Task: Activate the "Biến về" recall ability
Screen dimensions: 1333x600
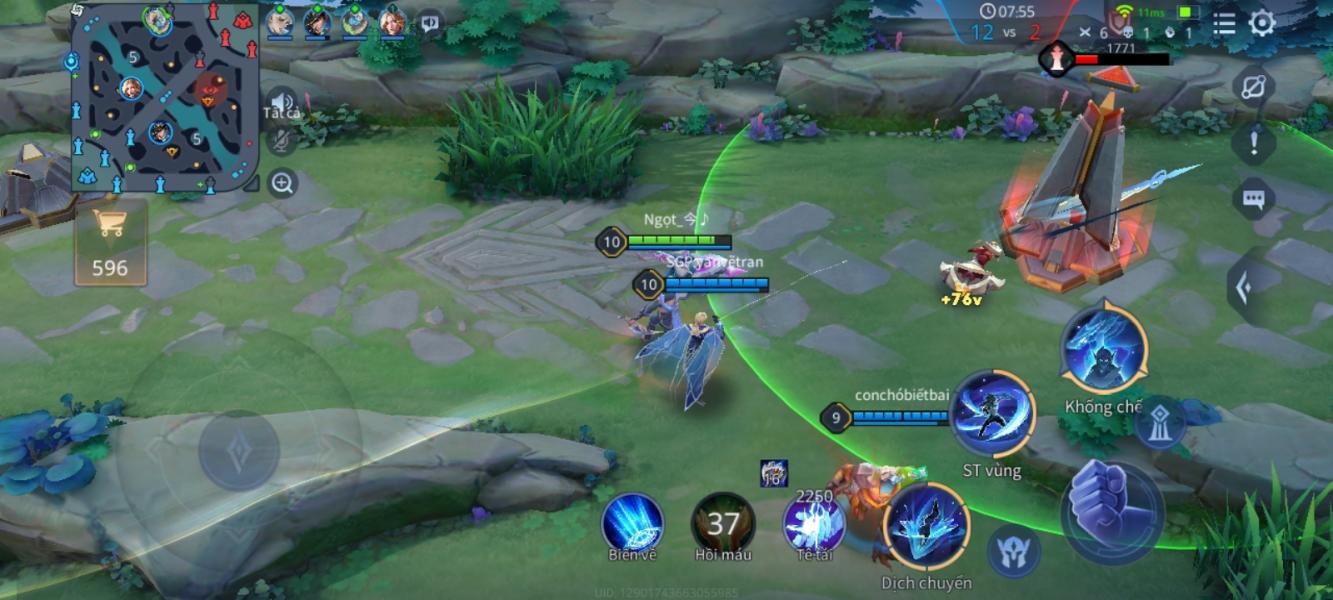Action: (x=632, y=522)
